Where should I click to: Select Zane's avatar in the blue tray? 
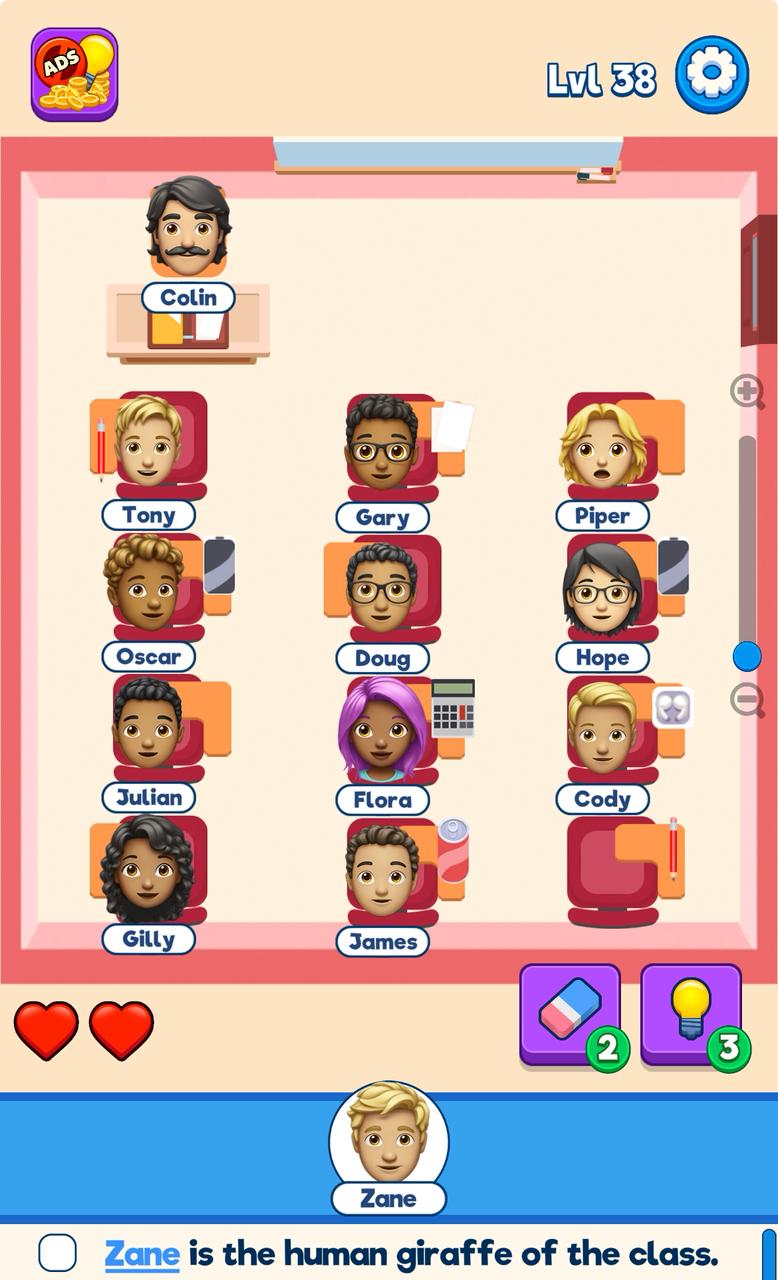click(x=389, y=1136)
